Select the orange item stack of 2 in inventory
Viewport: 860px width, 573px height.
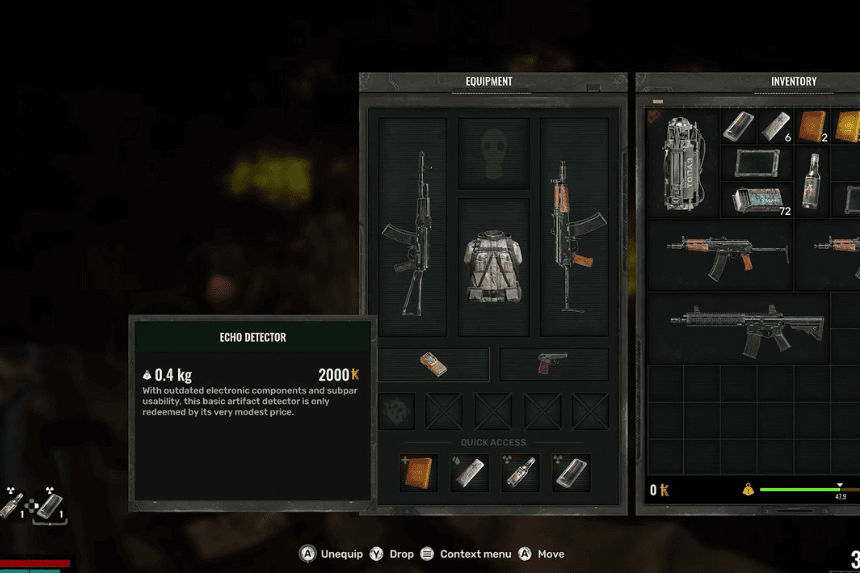point(812,126)
